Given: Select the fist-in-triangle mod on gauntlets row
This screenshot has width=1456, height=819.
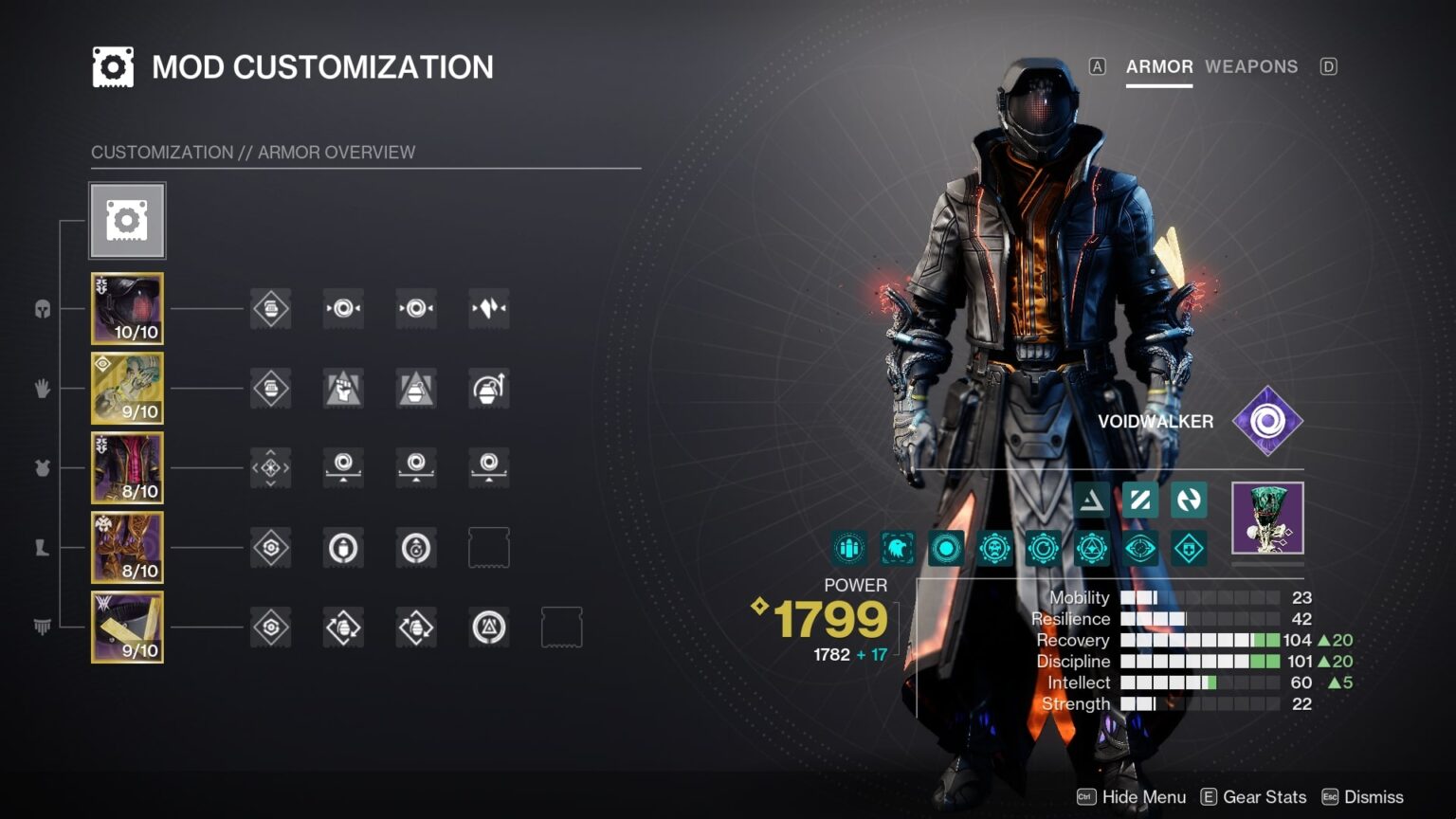Looking at the screenshot, I should pyautogui.click(x=343, y=389).
